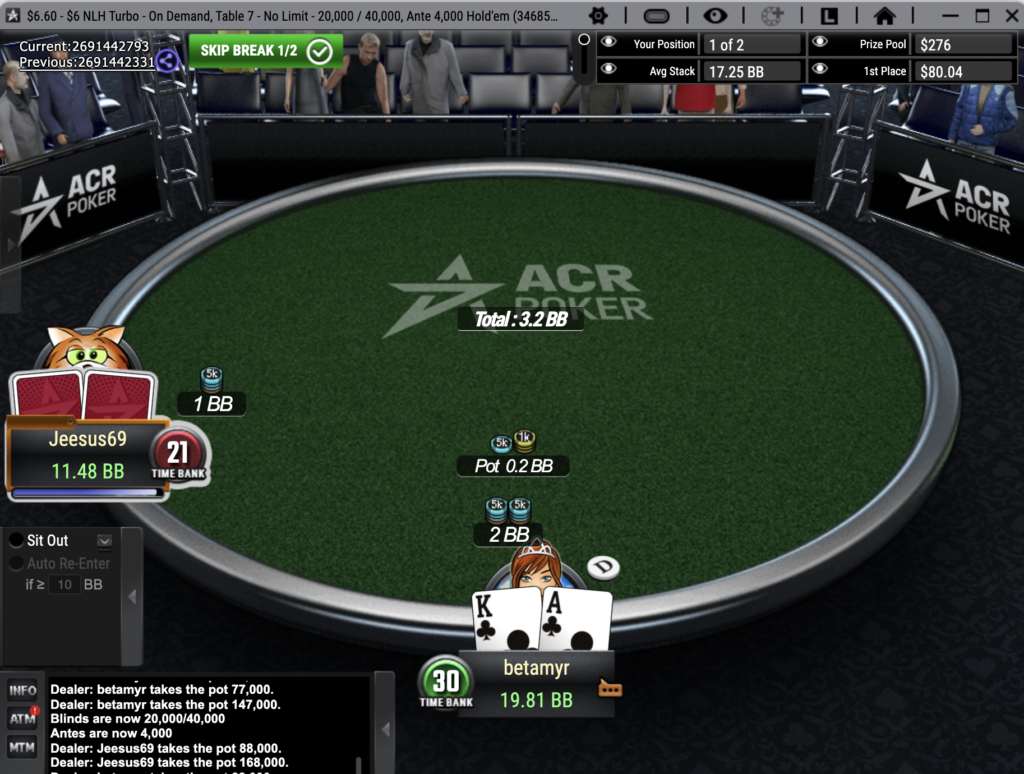Open the Sit Out dropdown arrow

104,541
